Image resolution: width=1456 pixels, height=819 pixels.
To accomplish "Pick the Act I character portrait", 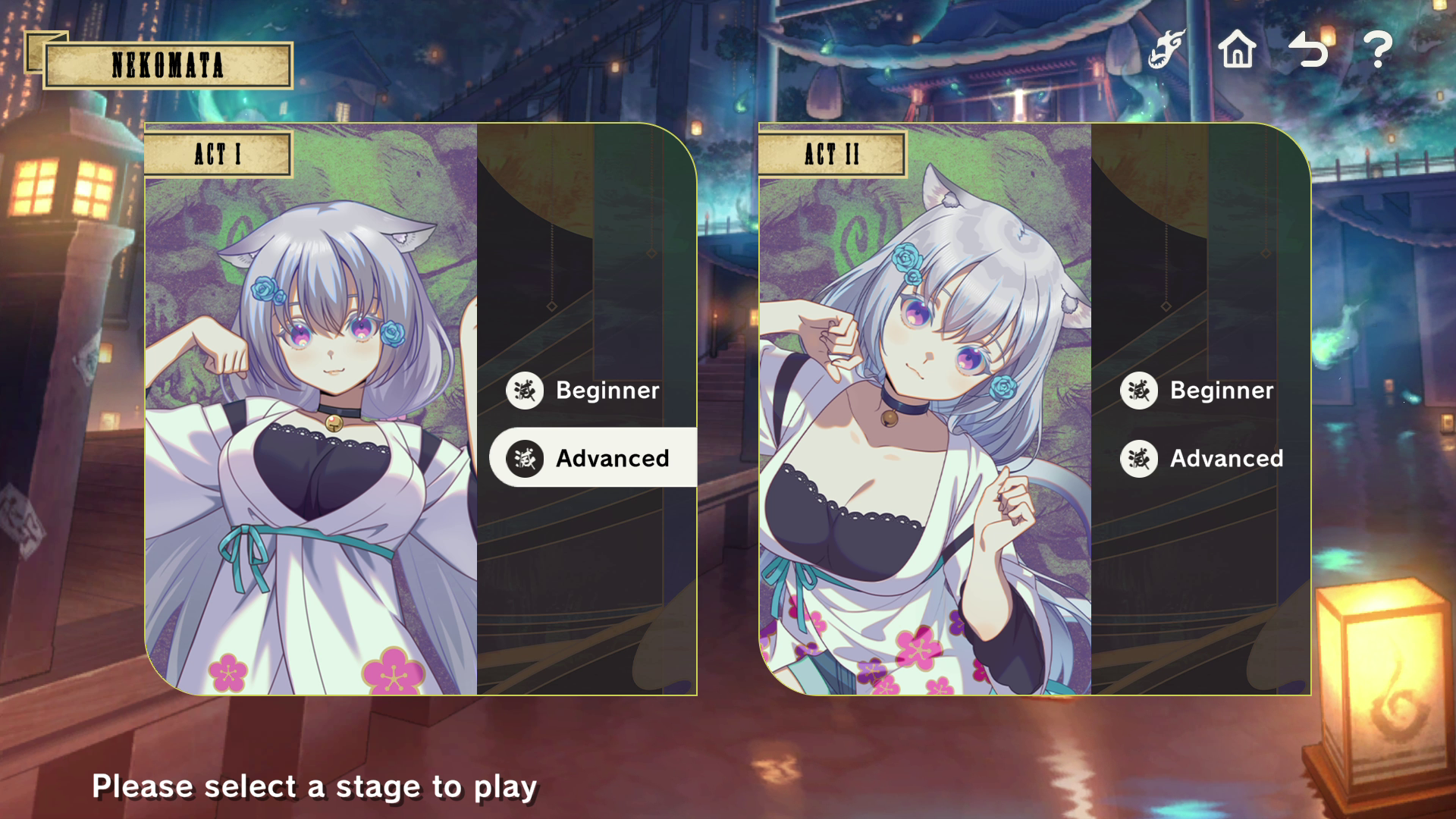I will [x=311, y=425].
